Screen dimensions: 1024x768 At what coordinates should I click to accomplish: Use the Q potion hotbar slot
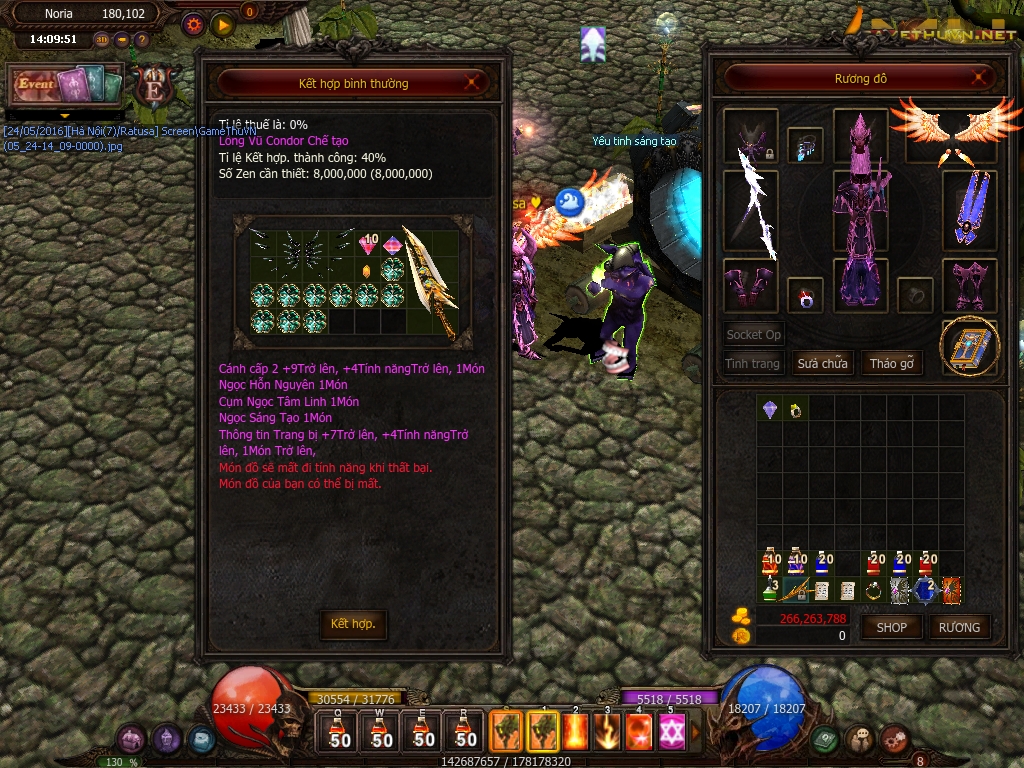pyautogui.click(x=340, y=731)
